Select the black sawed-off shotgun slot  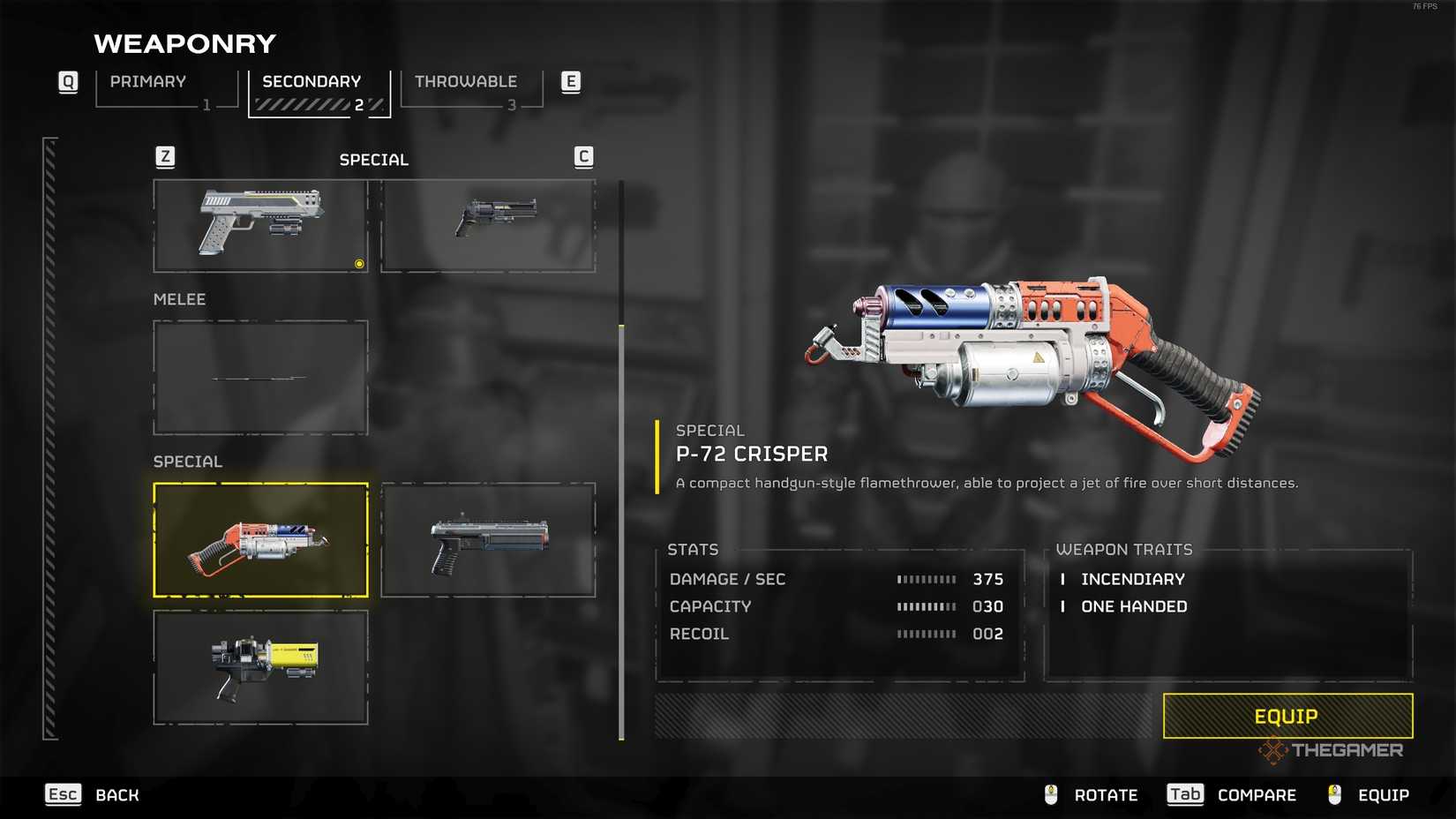pyautogui.click(x=488, y=540)
